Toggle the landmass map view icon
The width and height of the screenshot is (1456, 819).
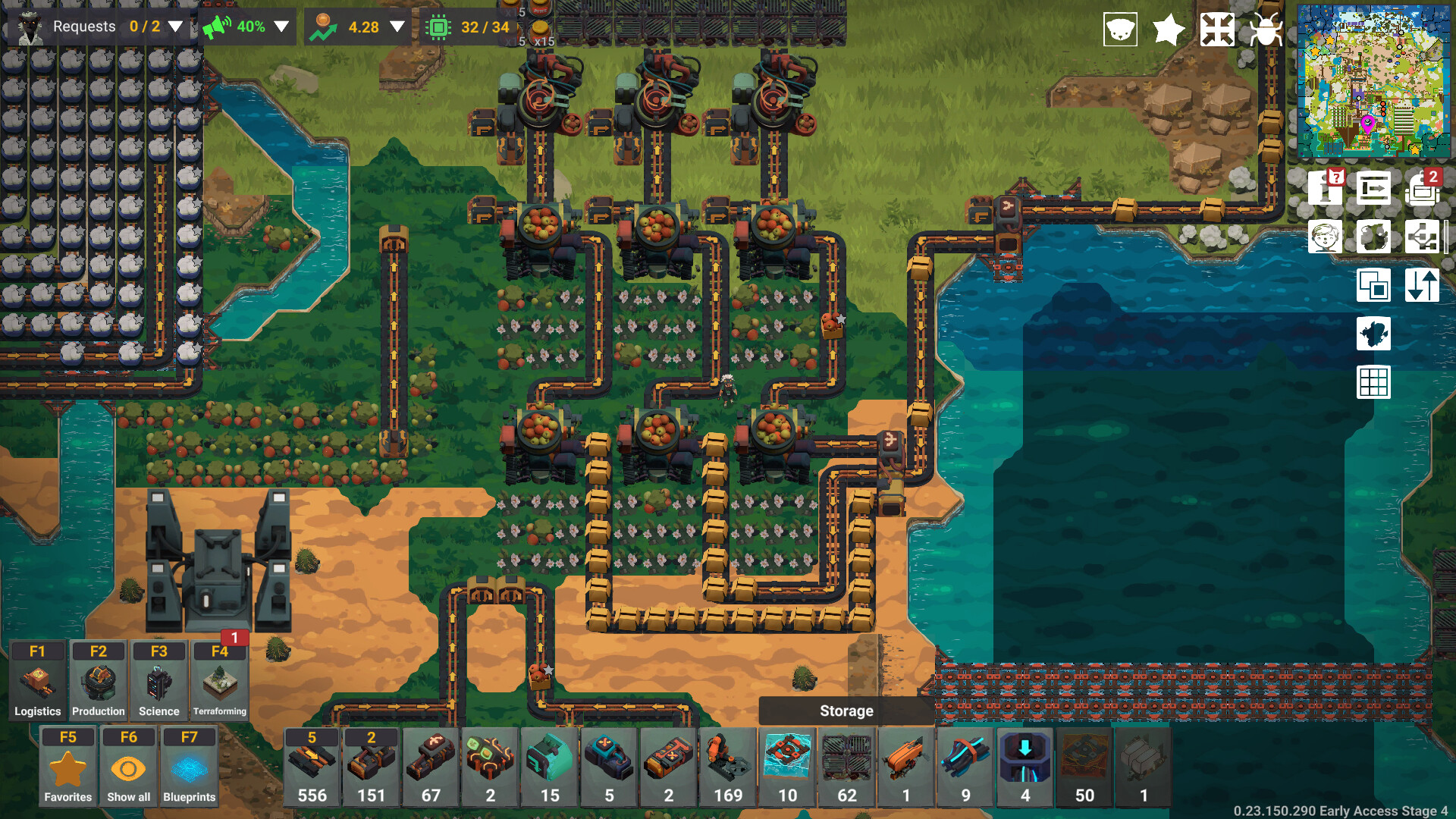(1373, 334)
